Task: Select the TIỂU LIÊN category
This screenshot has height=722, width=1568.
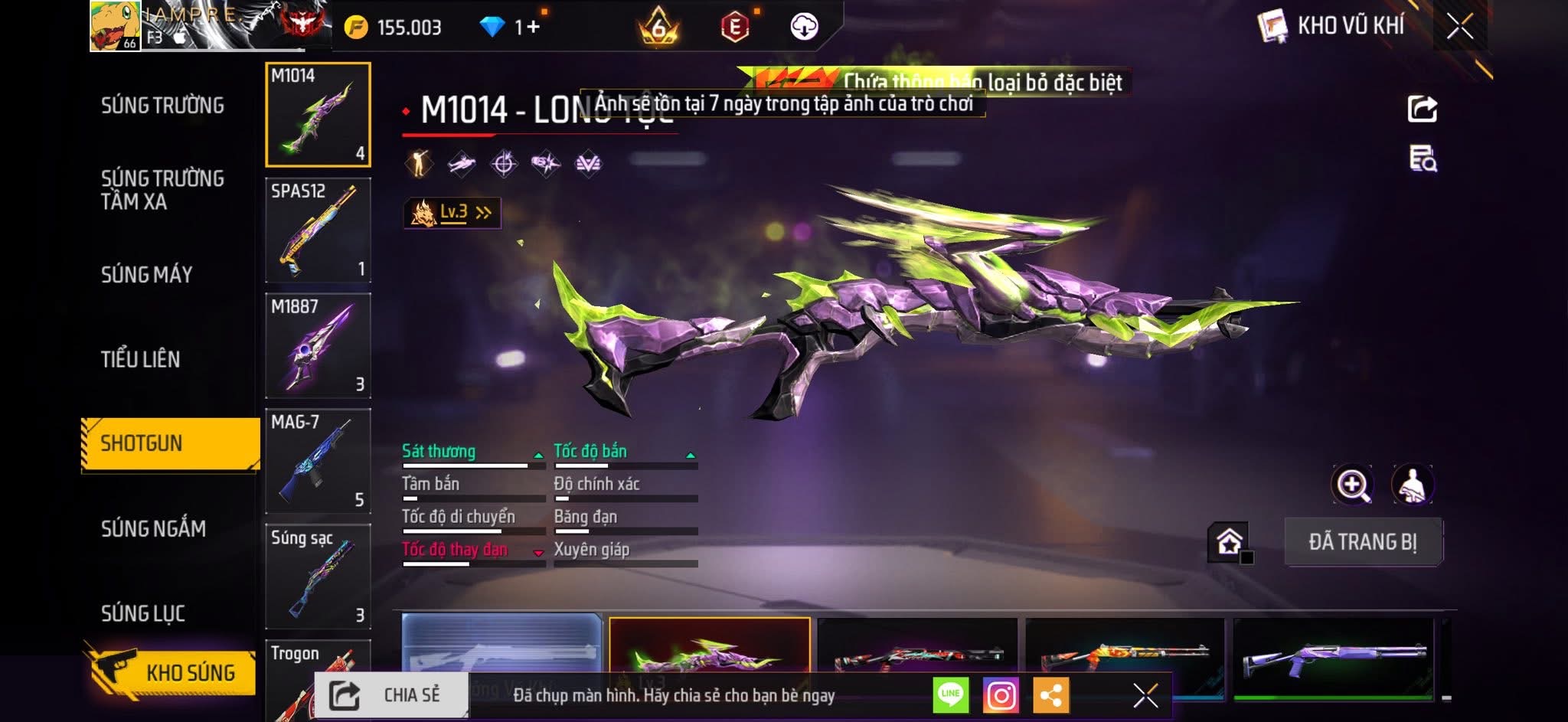Action: pos(140,359)
